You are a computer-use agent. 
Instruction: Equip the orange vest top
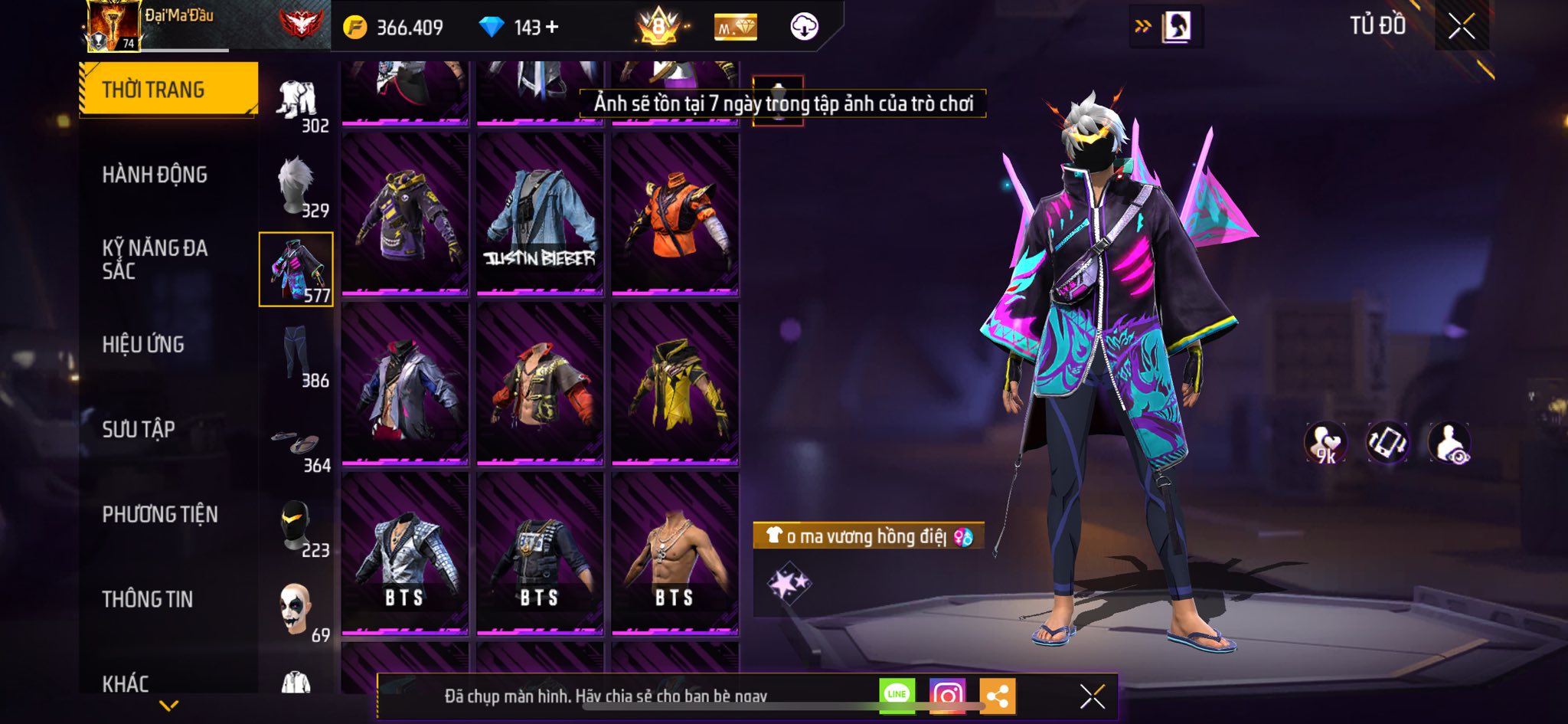coord(675,215)
